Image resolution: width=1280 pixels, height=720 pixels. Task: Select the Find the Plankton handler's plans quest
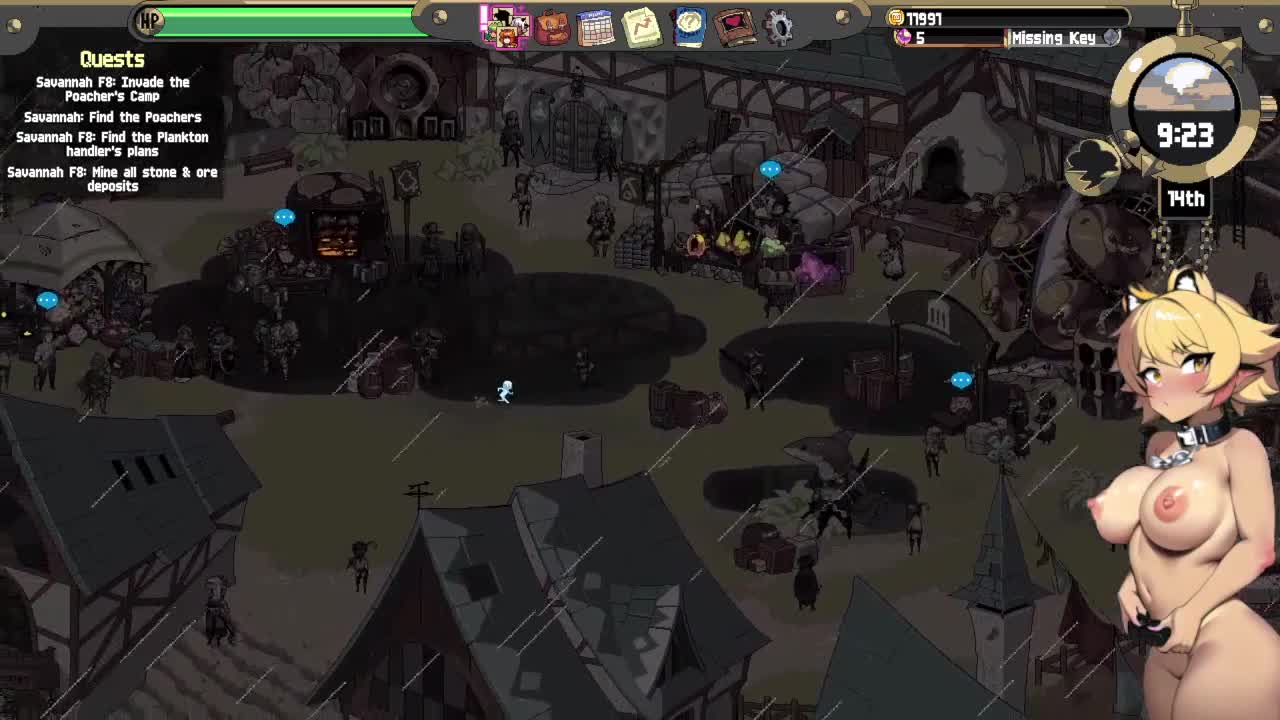coord(113,144)
